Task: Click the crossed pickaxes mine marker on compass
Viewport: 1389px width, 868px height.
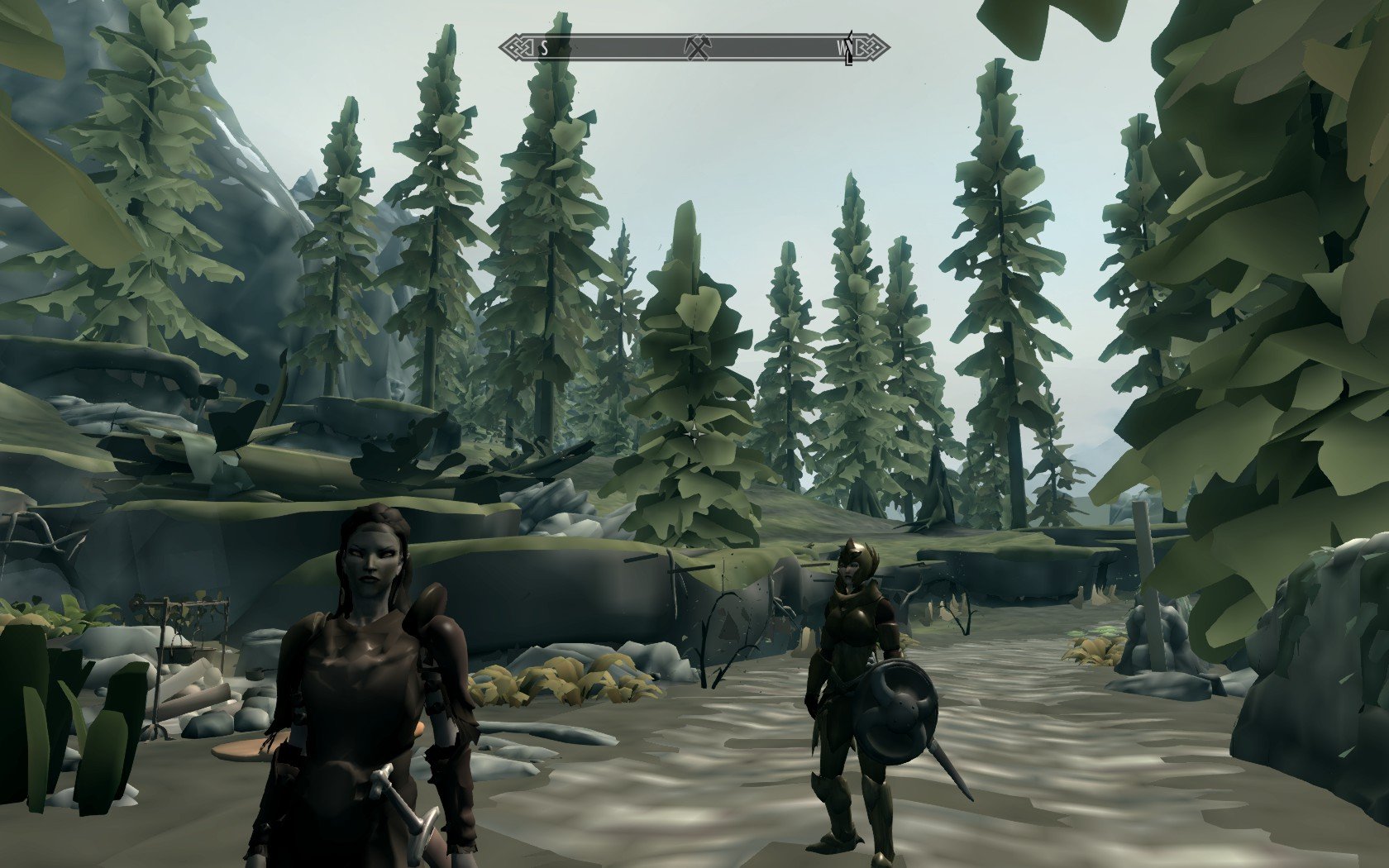Action: (x=699, y=47)
